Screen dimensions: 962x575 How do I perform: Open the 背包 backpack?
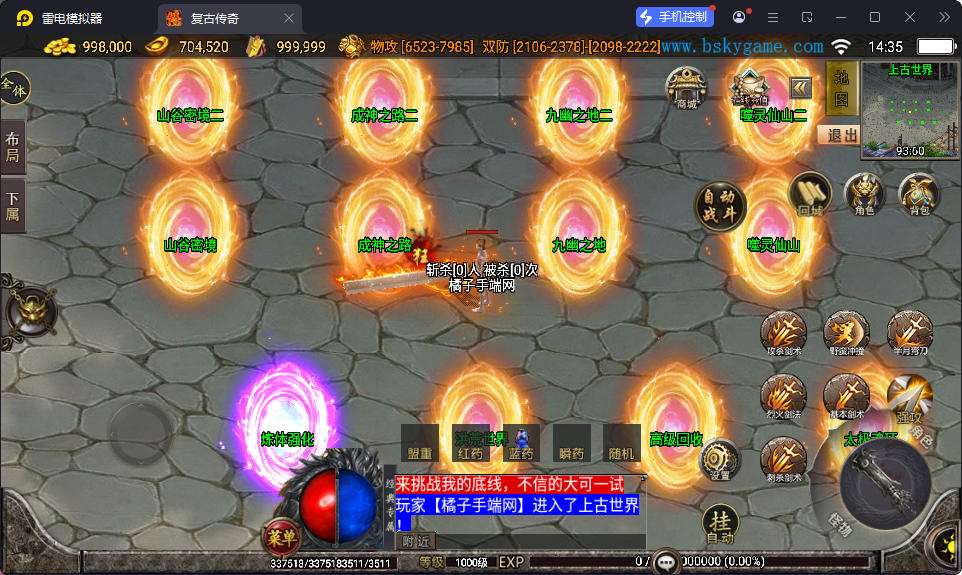pos(918,194)
